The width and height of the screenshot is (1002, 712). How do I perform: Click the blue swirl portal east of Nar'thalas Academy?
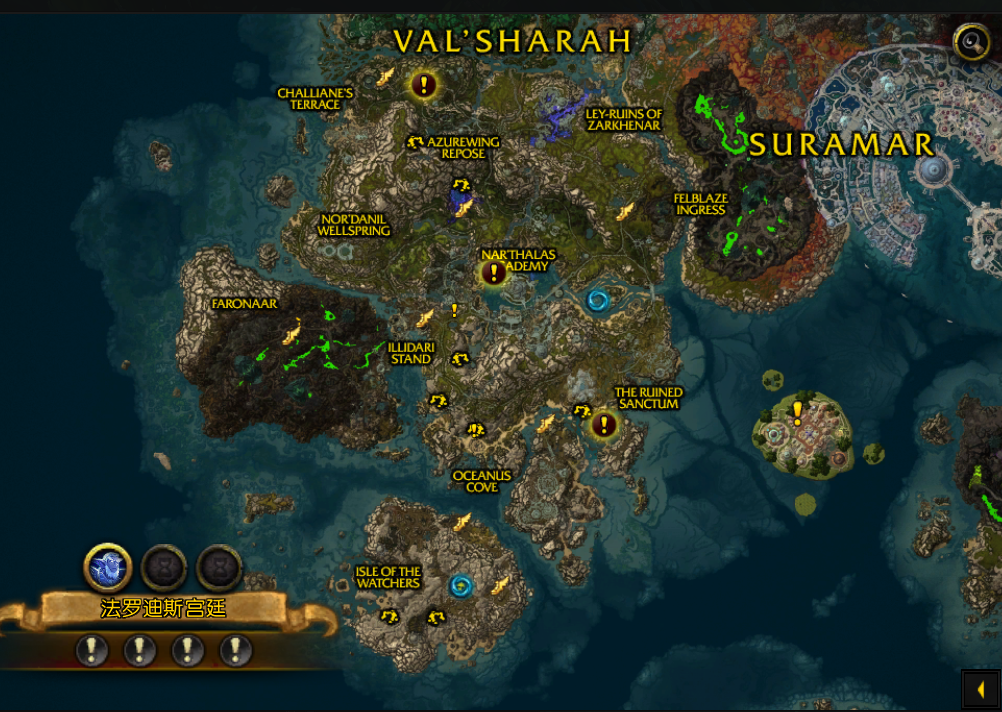coord(598,300)
